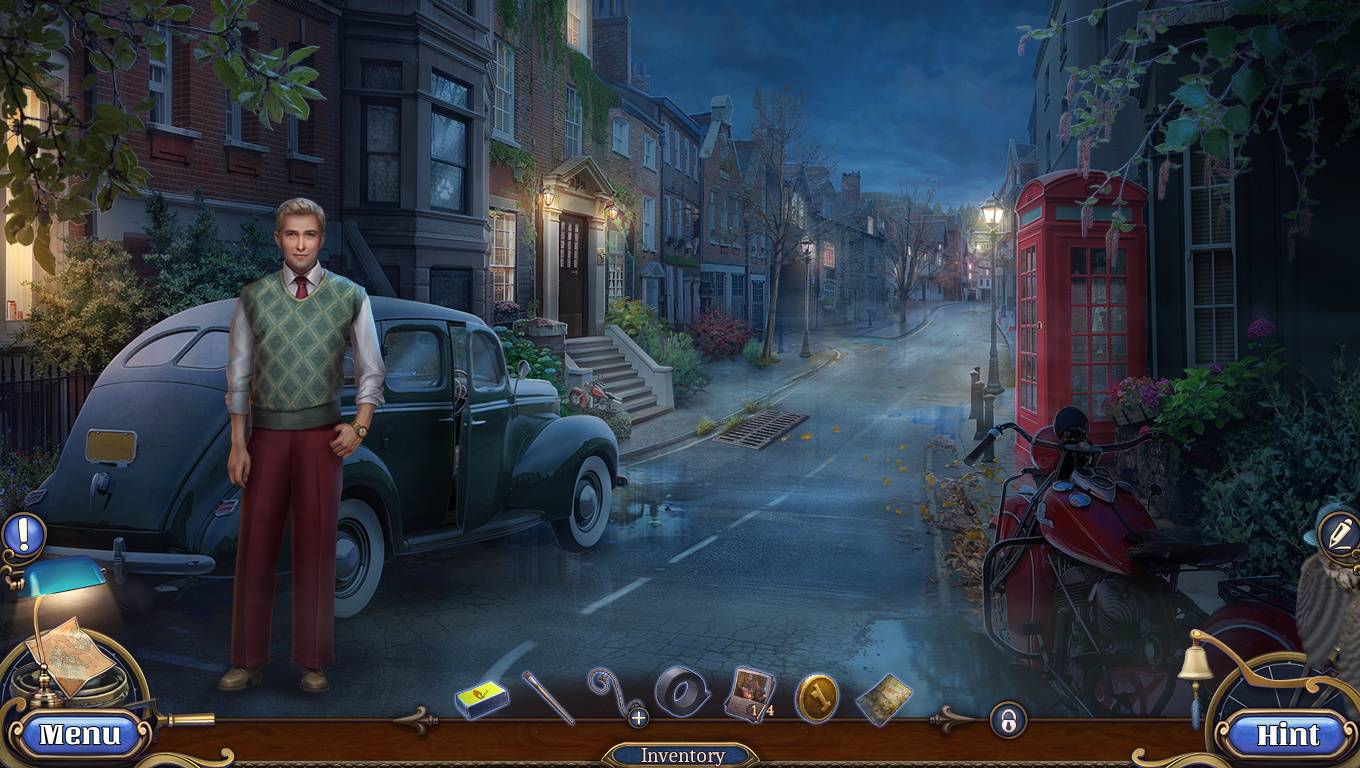Open the Menu button

click(79, 735)
